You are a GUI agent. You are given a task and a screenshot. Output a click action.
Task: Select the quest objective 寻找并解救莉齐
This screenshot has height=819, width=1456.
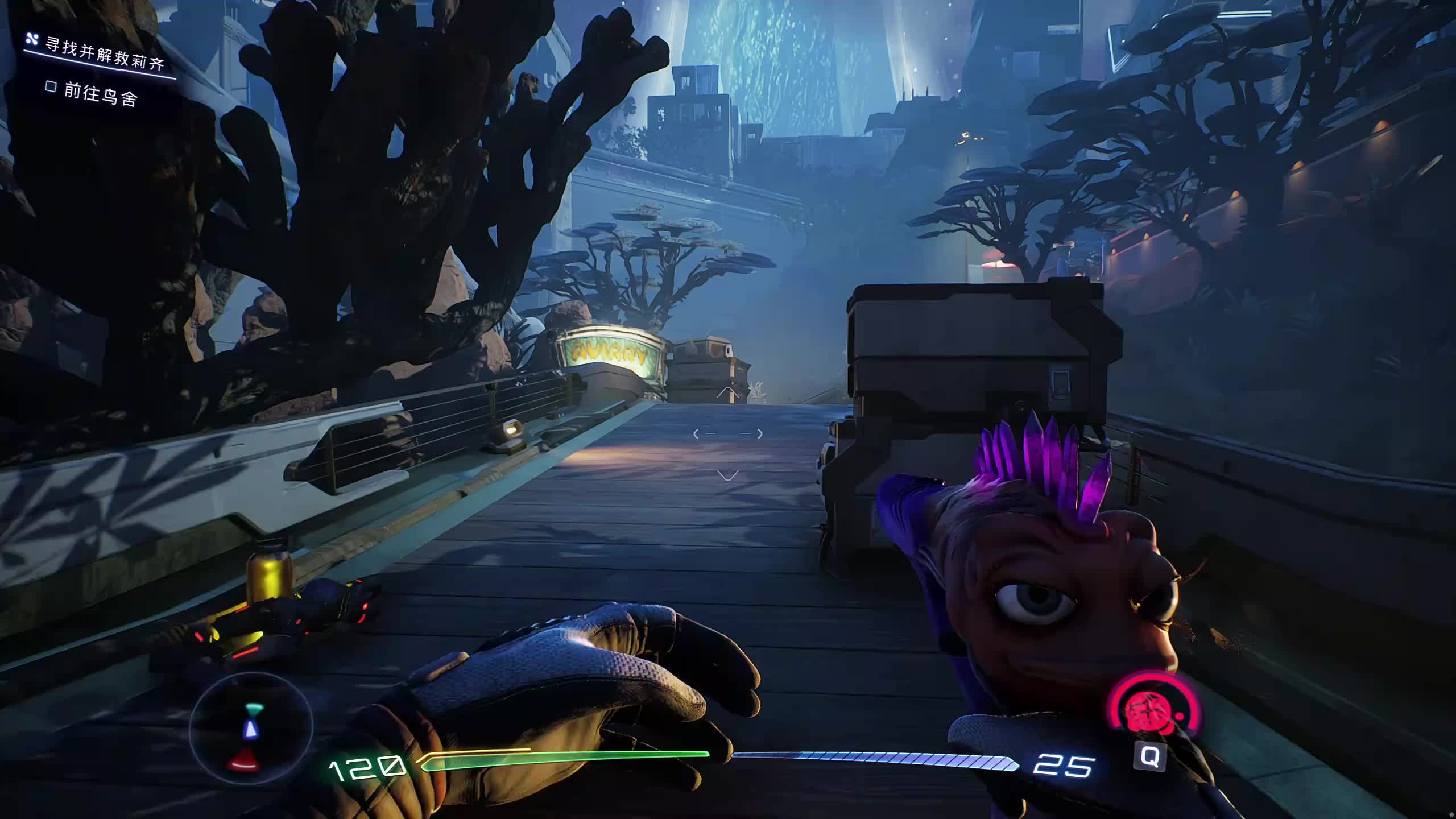tap(105, 55)
